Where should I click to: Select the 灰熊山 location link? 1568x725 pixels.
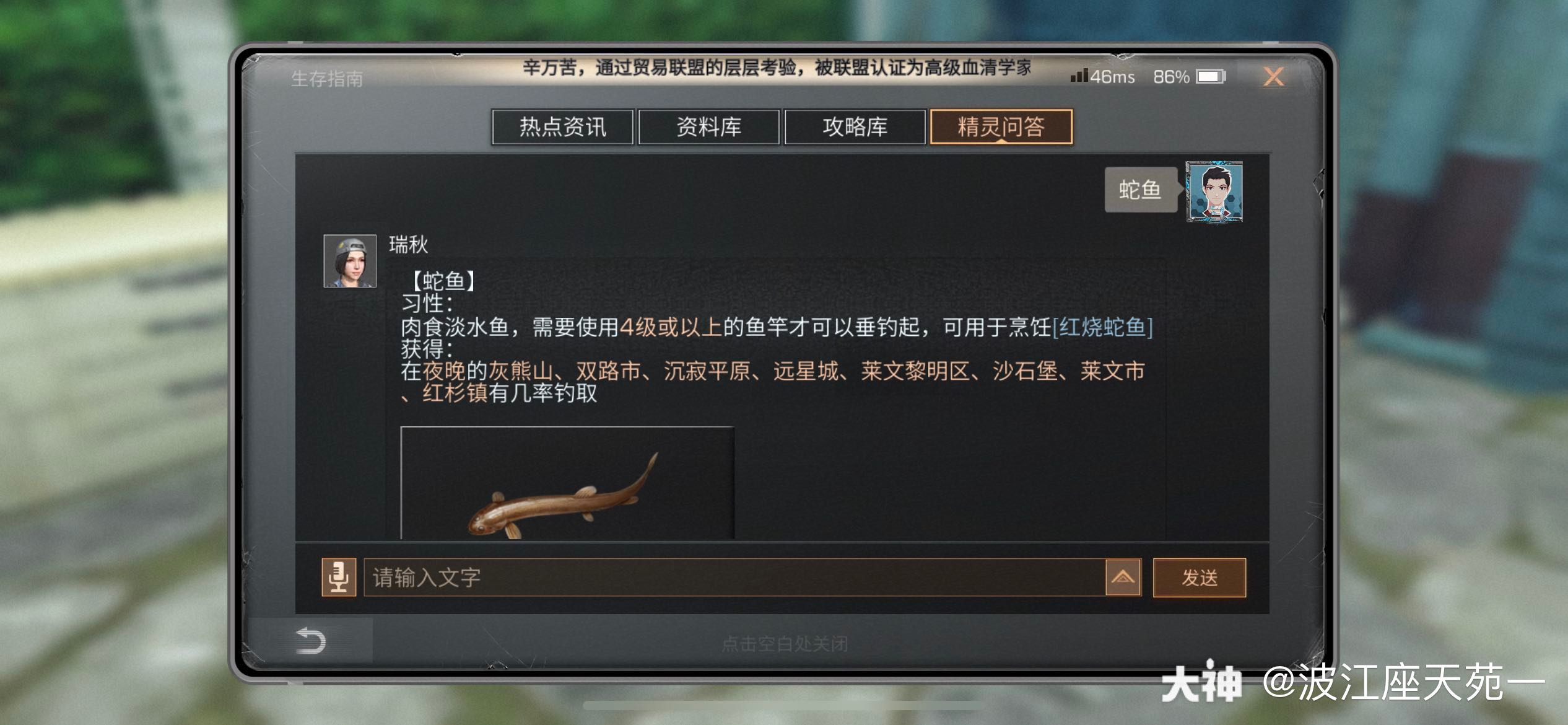[x=521, y=371]
